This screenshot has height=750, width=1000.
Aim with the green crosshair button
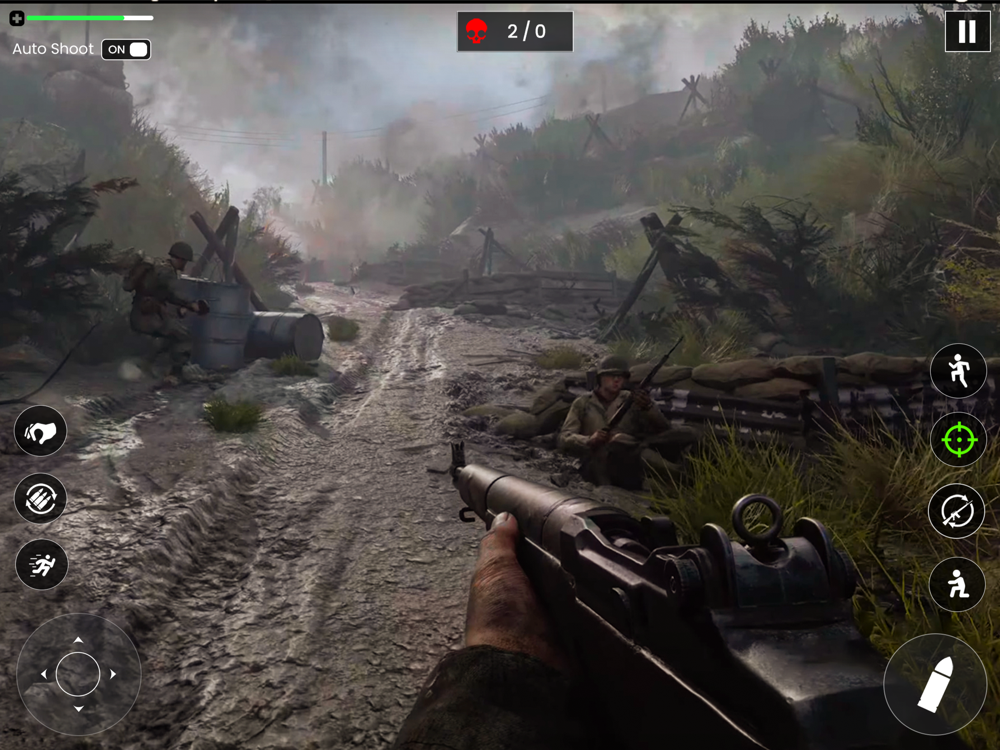pyautogui.click(x=958, y=440)
